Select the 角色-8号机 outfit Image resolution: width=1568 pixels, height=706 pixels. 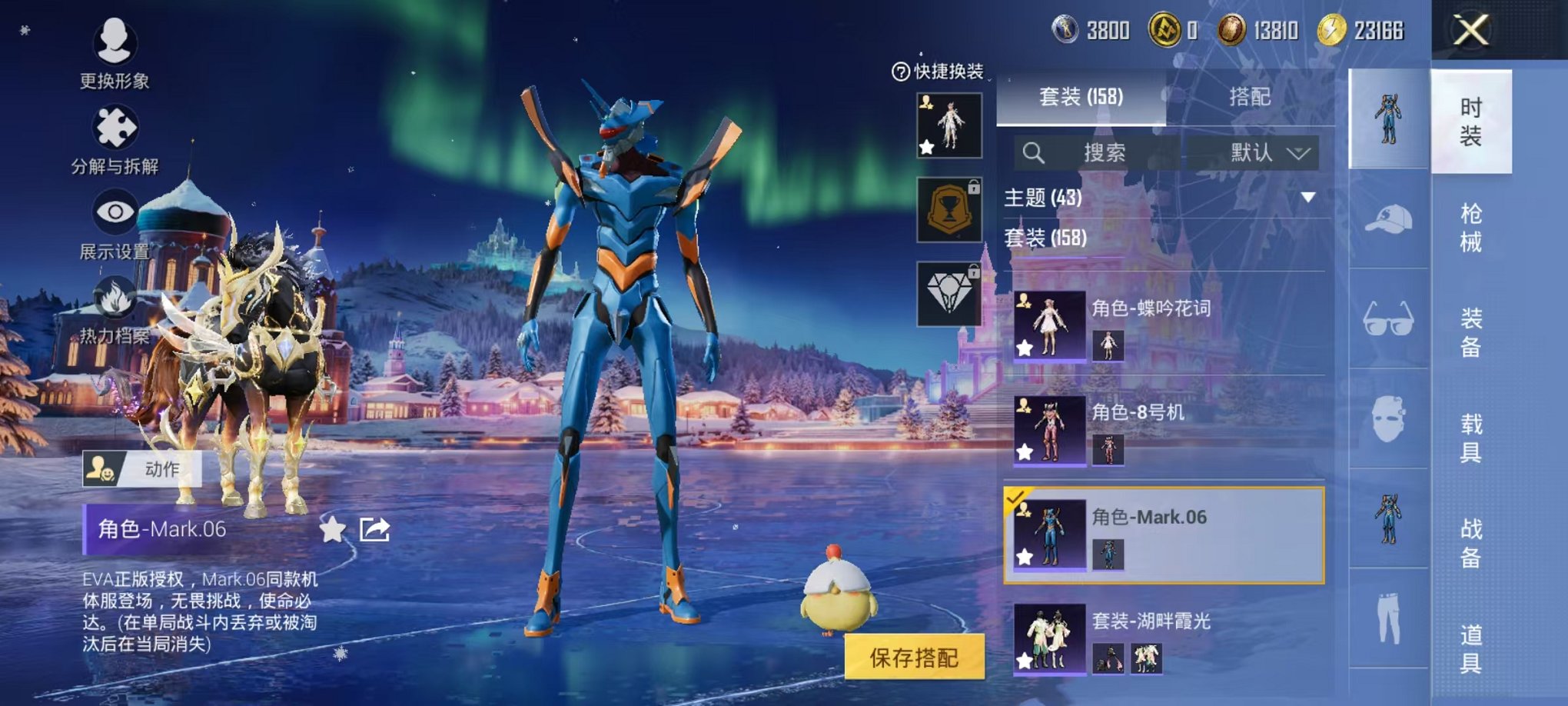coord(1164,430)
